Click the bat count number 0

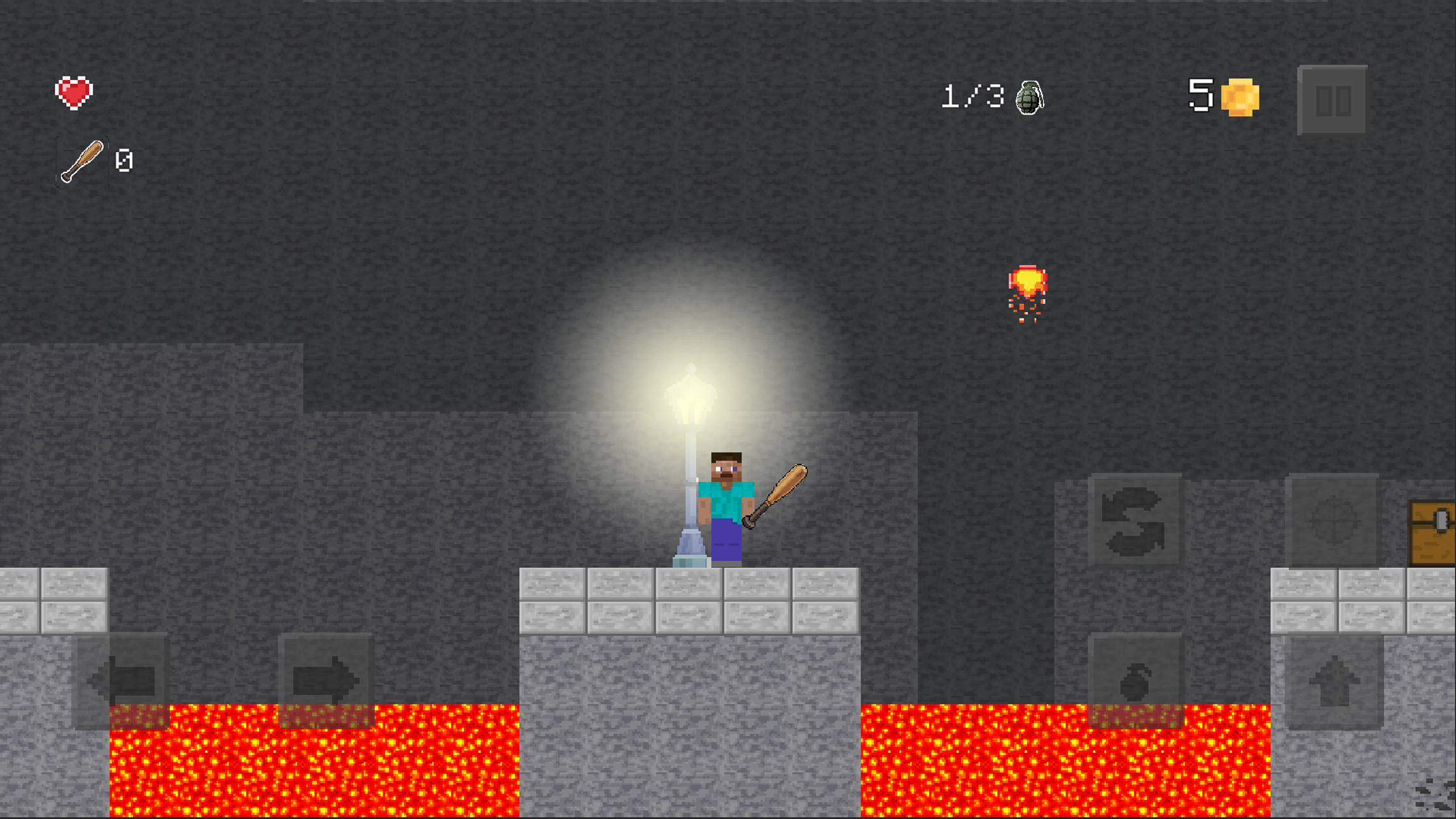point(125,160)
